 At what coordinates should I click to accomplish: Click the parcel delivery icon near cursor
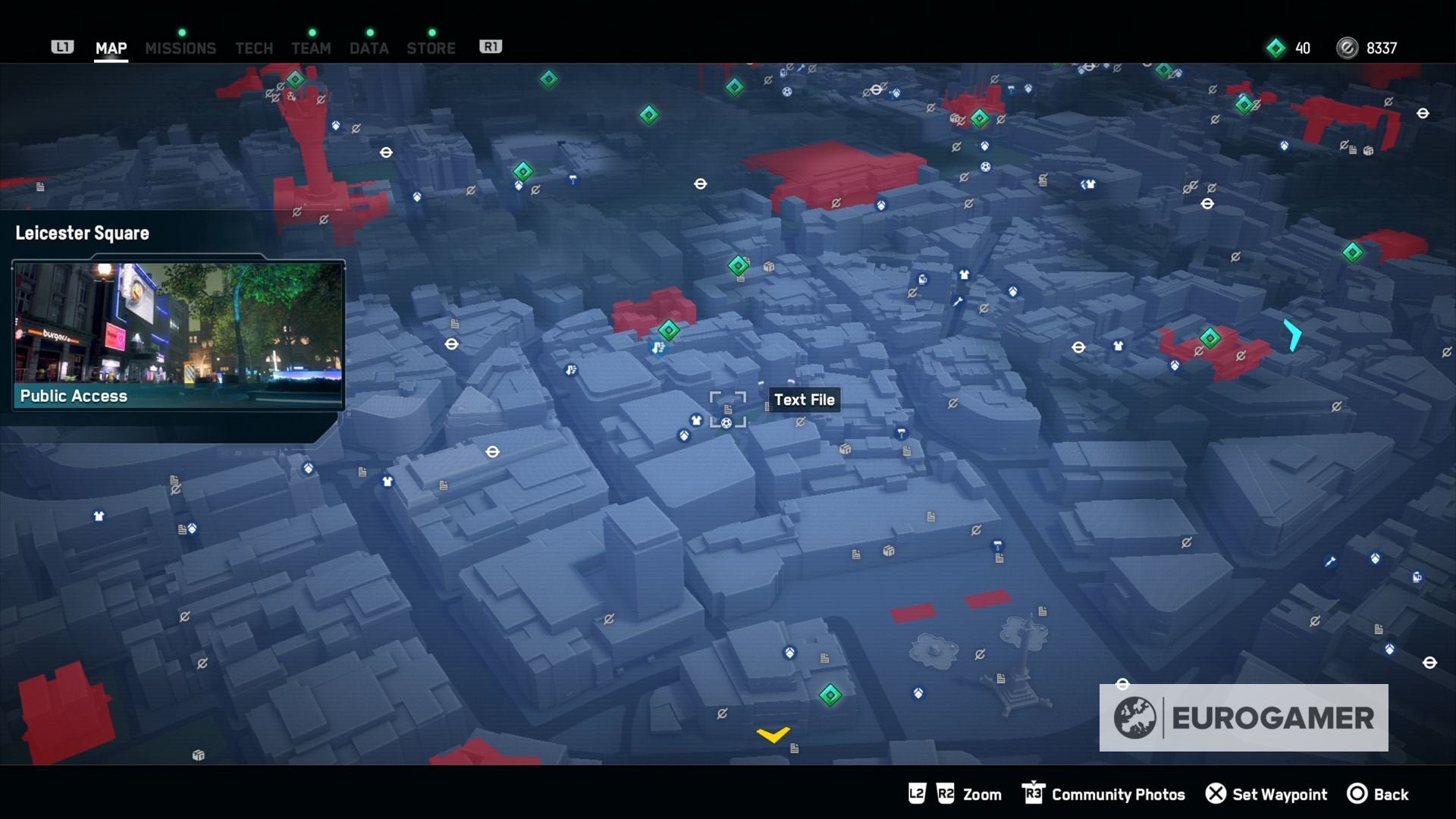(x=846, y=450)
